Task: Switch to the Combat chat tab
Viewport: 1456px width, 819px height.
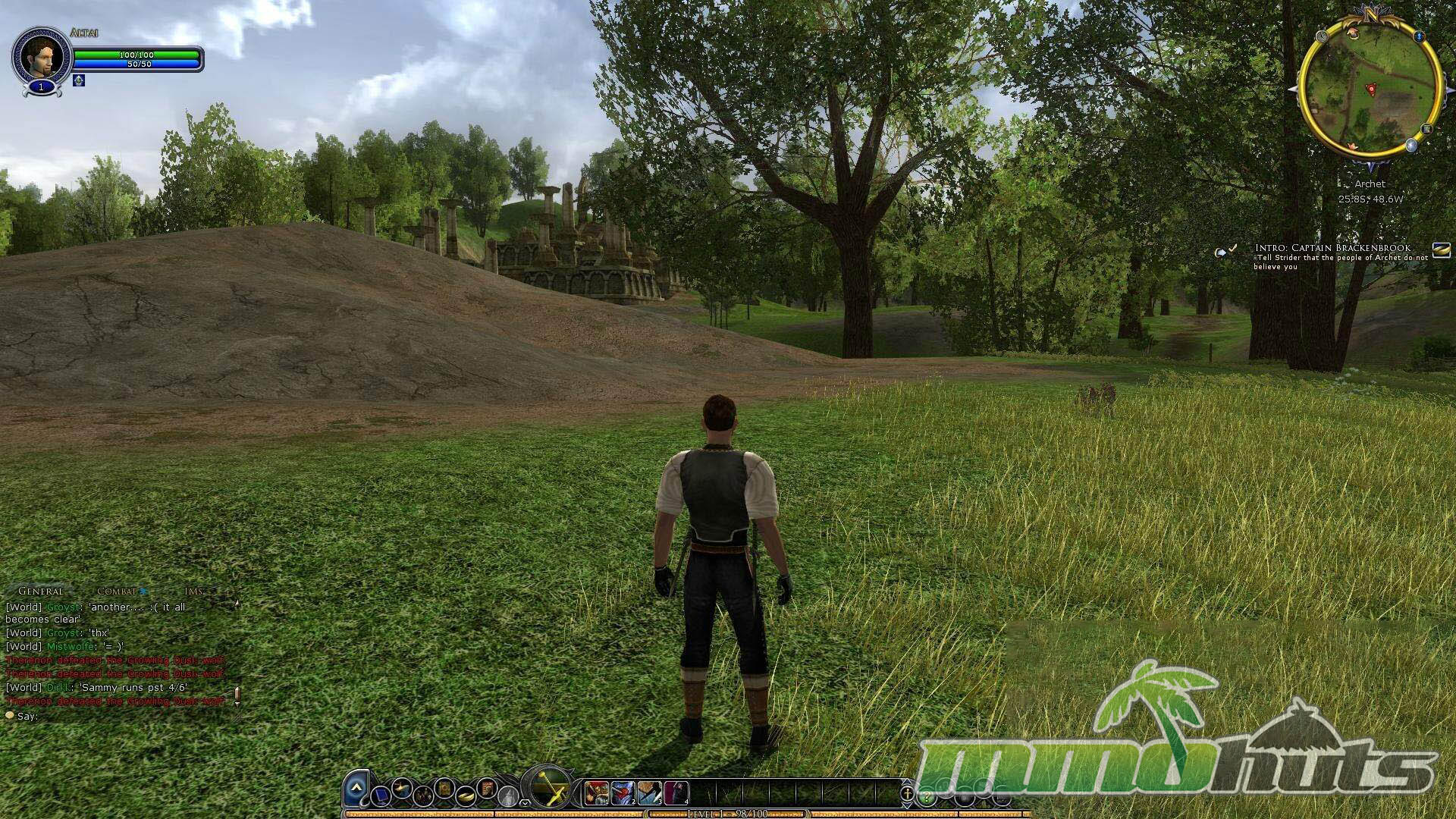Action: [x=118, y=591]
